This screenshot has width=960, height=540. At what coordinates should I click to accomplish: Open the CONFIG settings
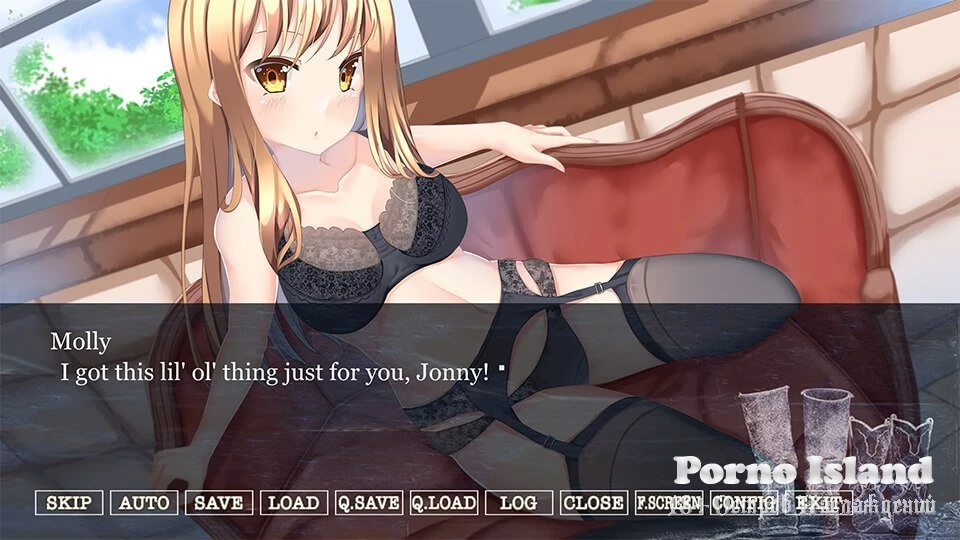pos(746,503)
